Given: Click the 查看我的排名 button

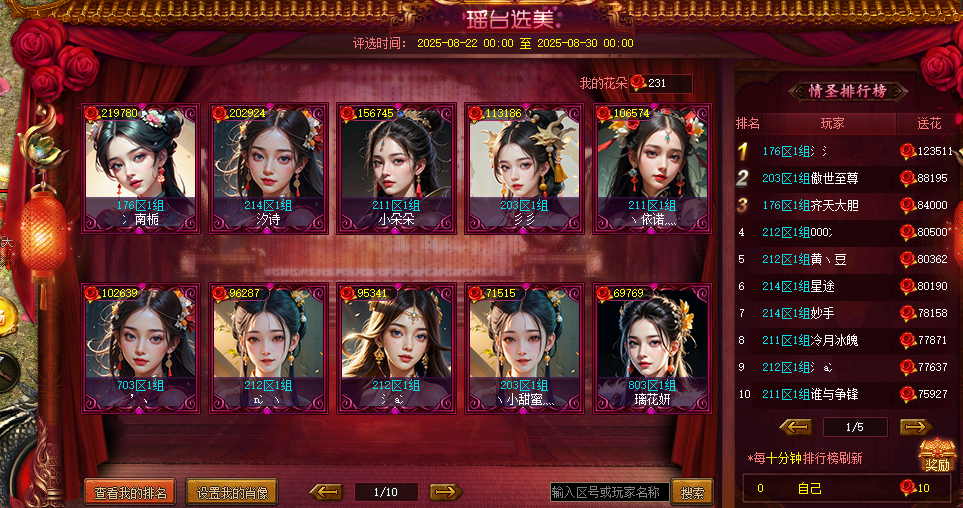Looking at the screenshot, I should point(131,492).
